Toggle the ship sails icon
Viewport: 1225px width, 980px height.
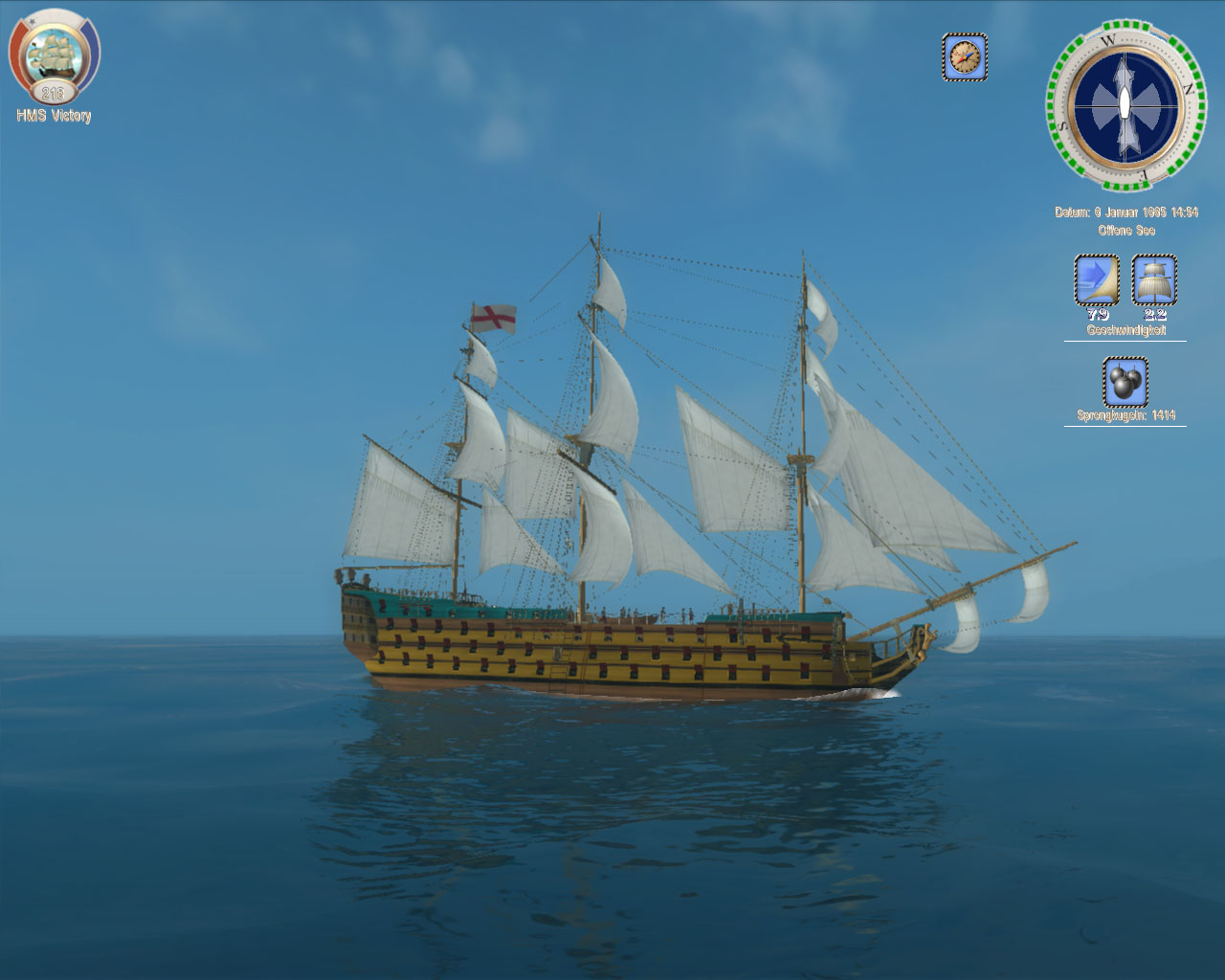(1154, 279)
